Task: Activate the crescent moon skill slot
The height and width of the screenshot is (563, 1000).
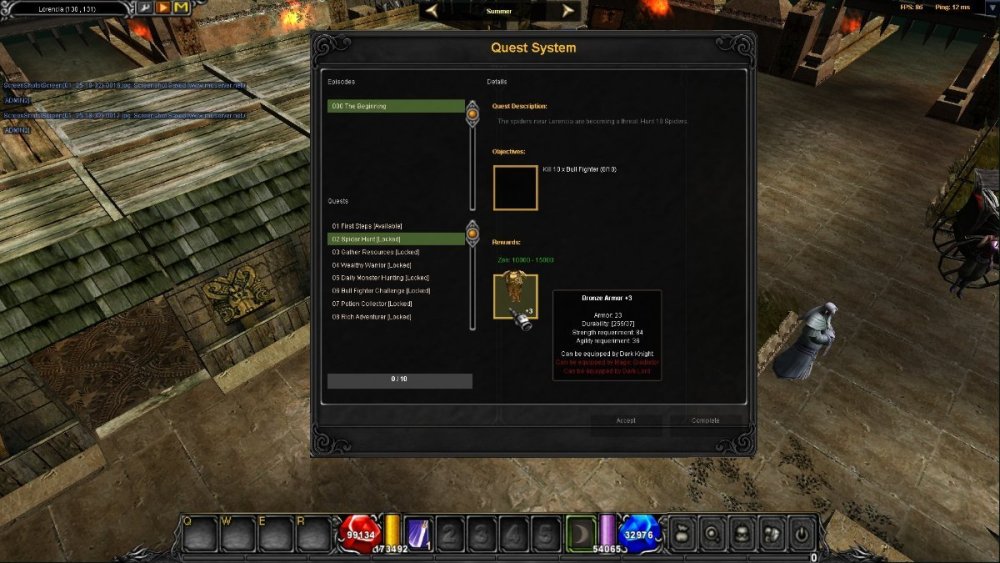Action: click(581, 534)
